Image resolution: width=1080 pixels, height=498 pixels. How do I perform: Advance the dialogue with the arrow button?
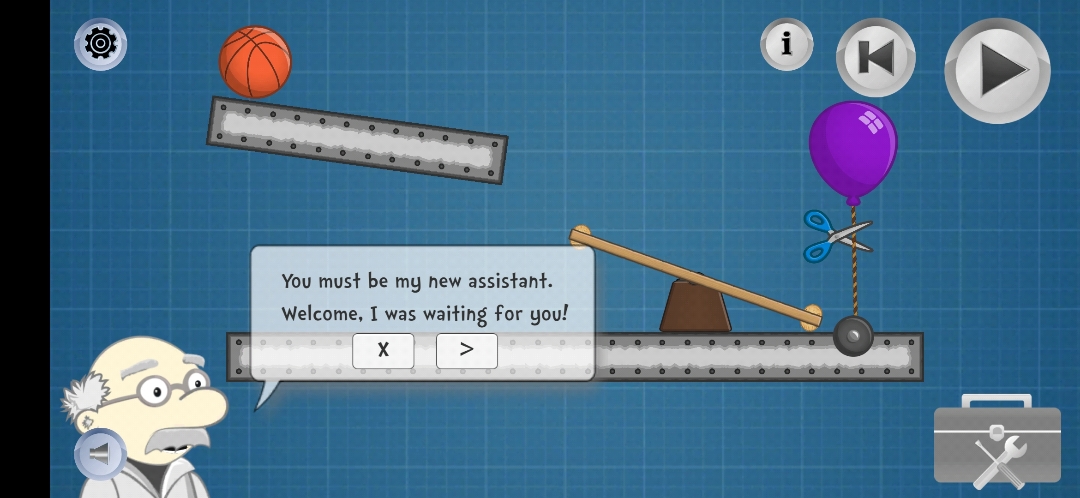466,350
